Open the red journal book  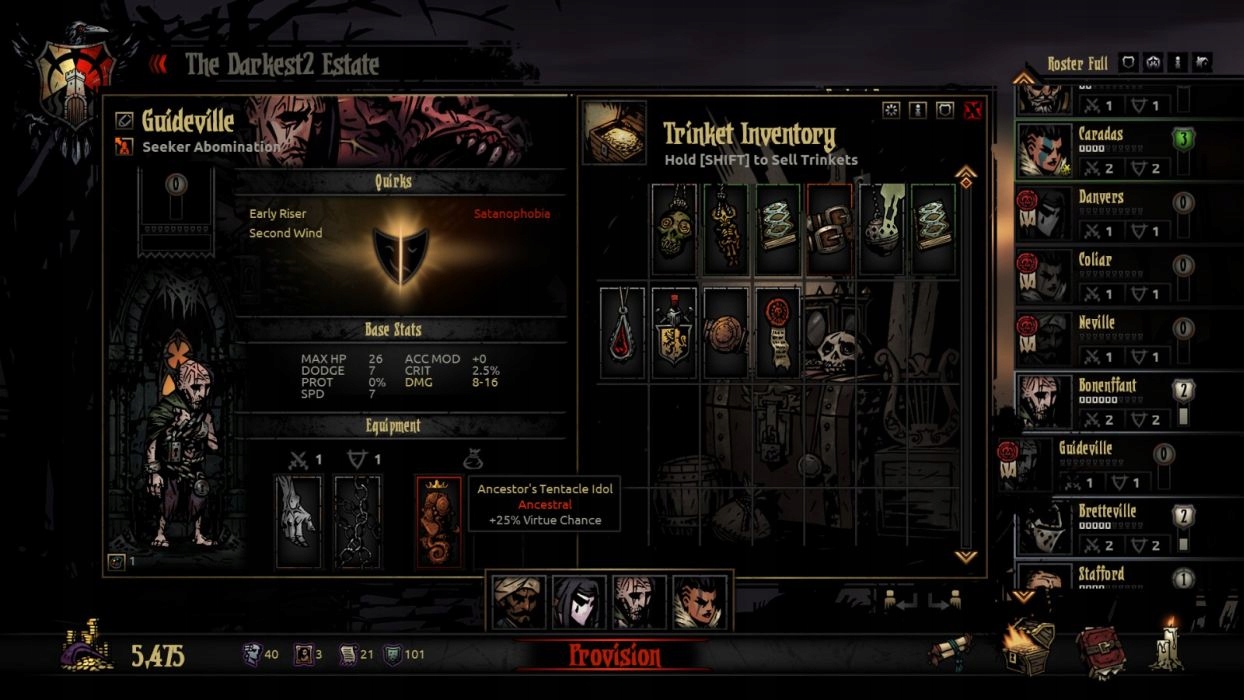(x=1100, y=652)
